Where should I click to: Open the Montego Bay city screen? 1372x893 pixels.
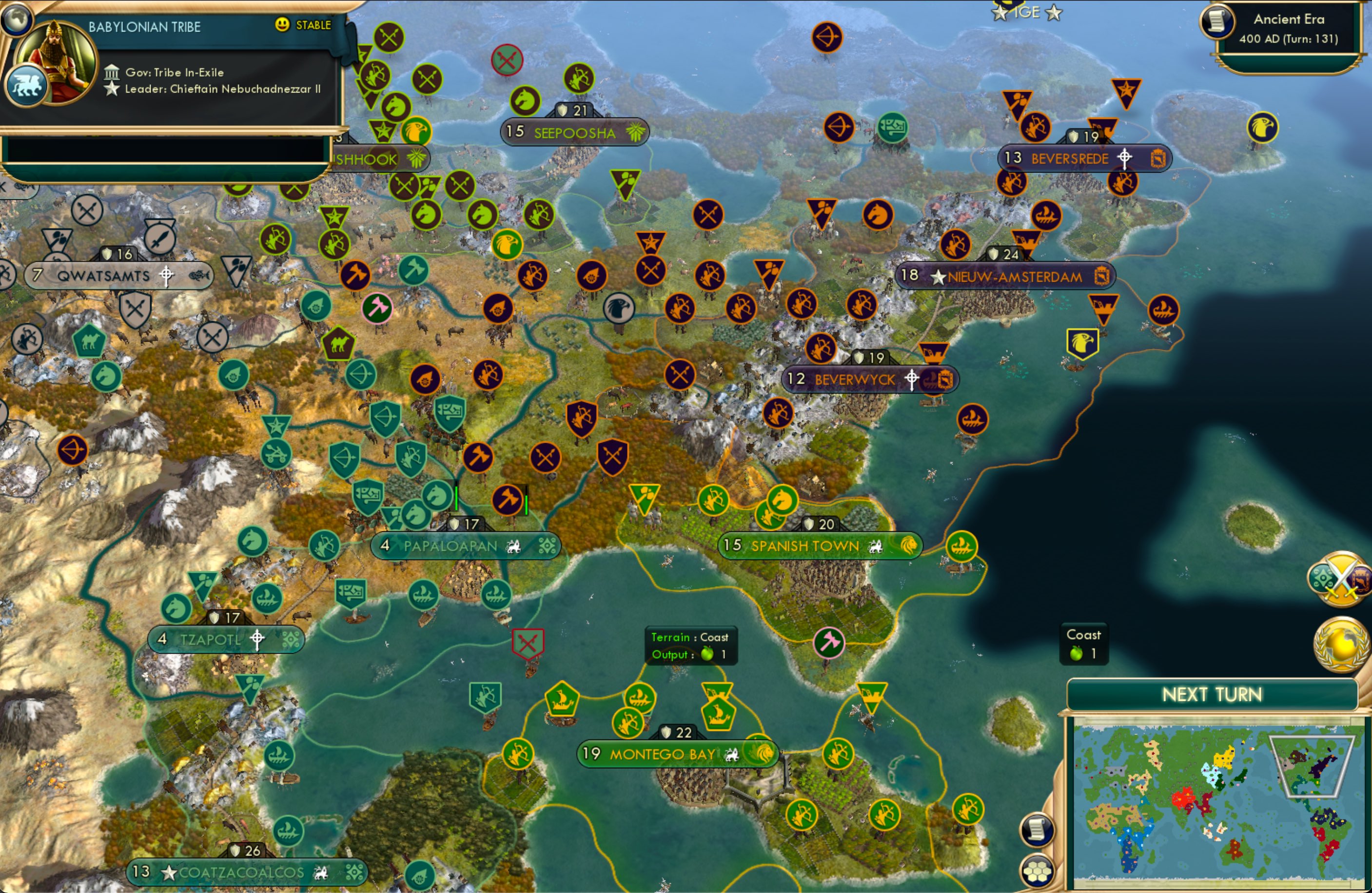[662, 753]
